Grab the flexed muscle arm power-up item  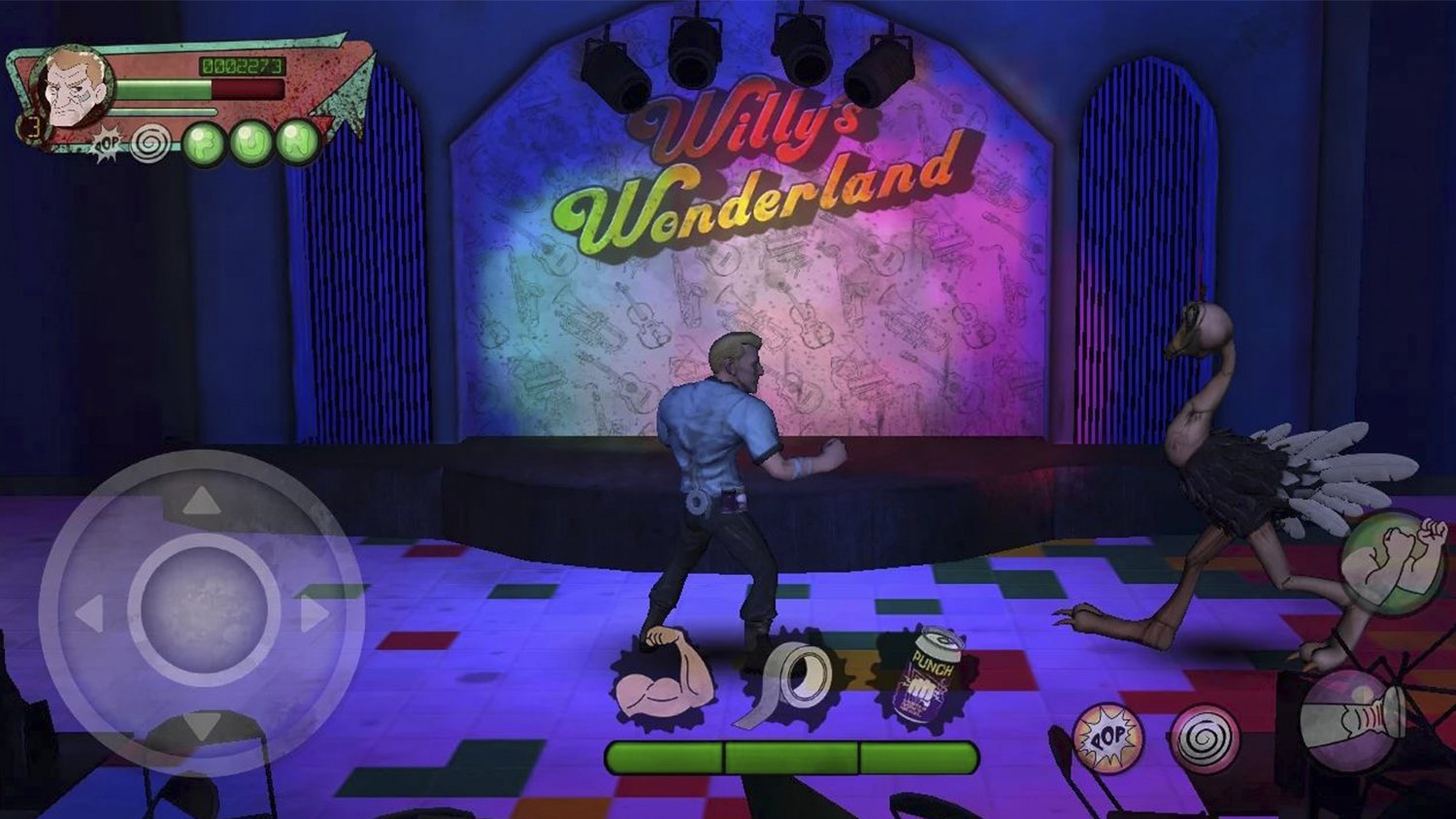click(662, 680)
